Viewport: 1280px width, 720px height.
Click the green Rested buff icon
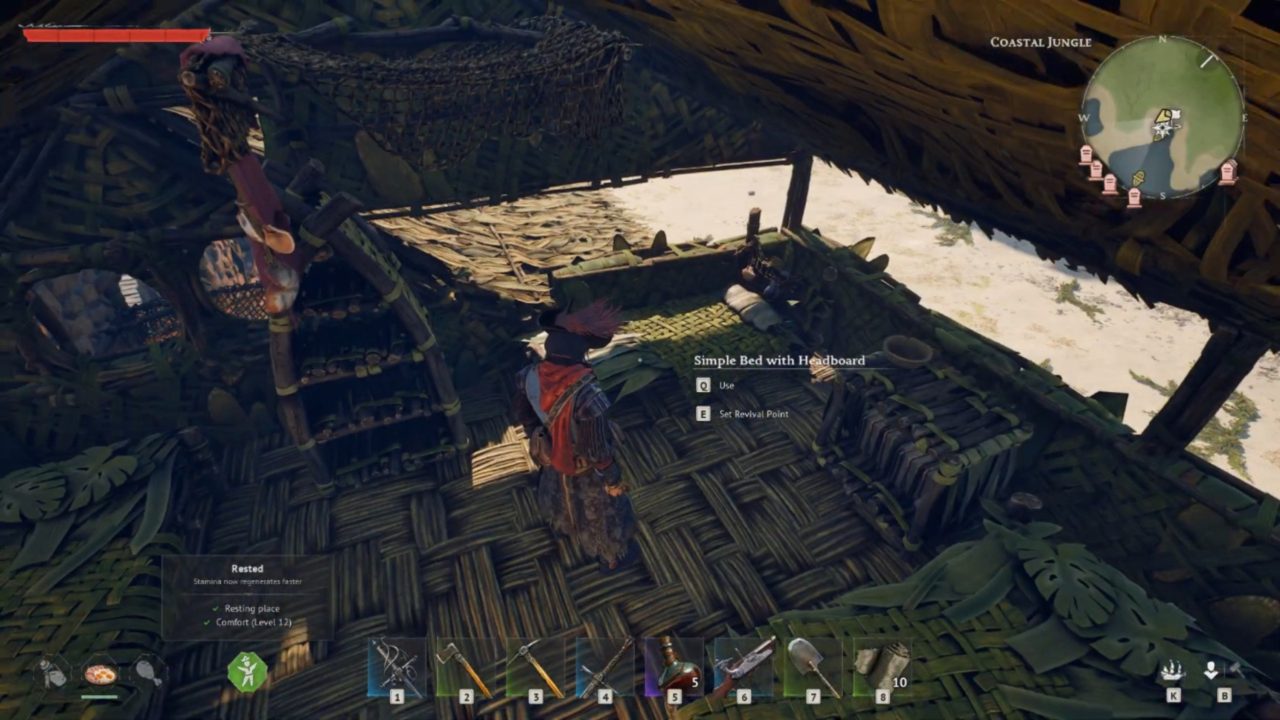[246, 671]
